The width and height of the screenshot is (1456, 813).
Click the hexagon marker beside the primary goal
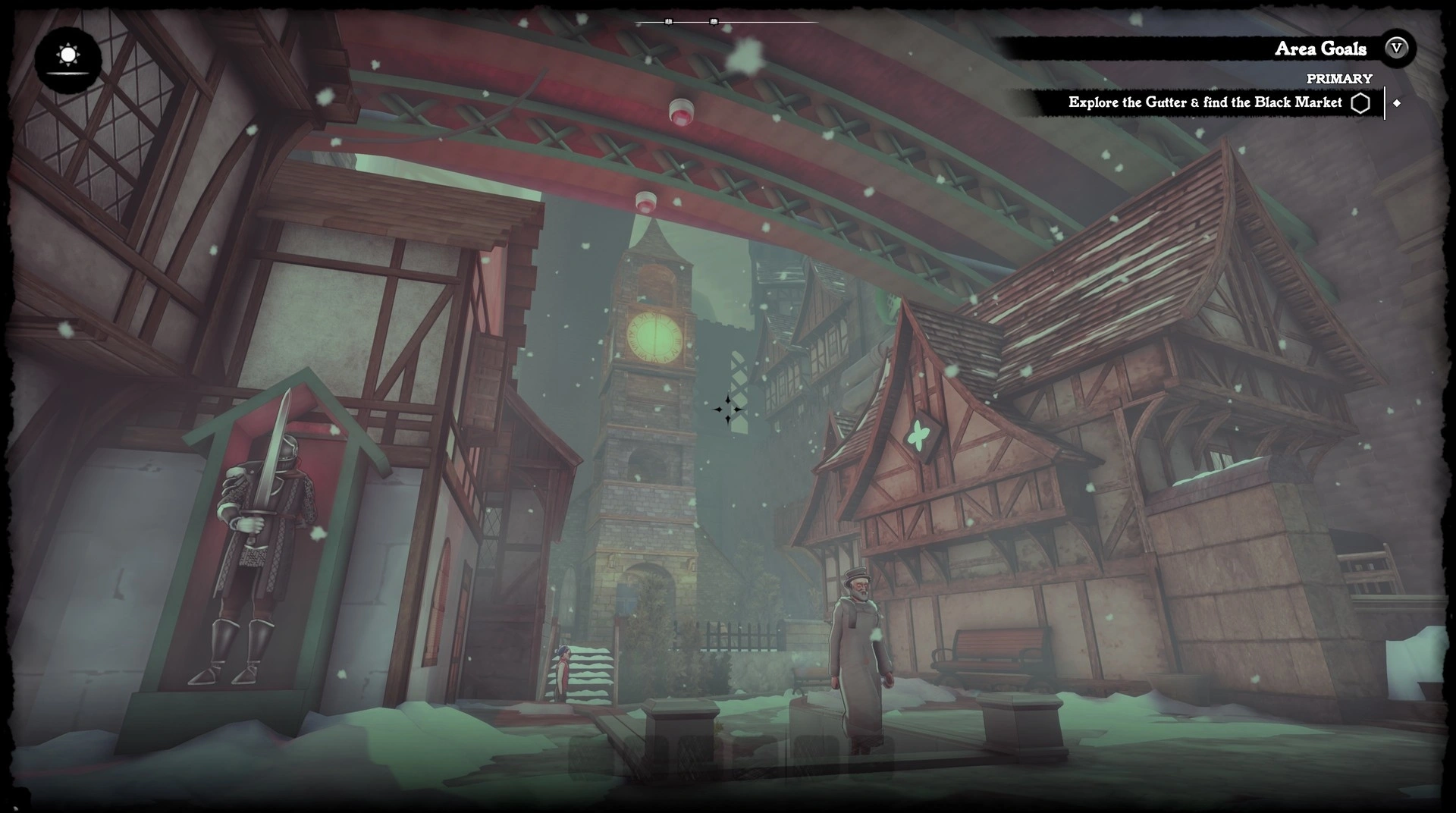tap(1360, 103)
